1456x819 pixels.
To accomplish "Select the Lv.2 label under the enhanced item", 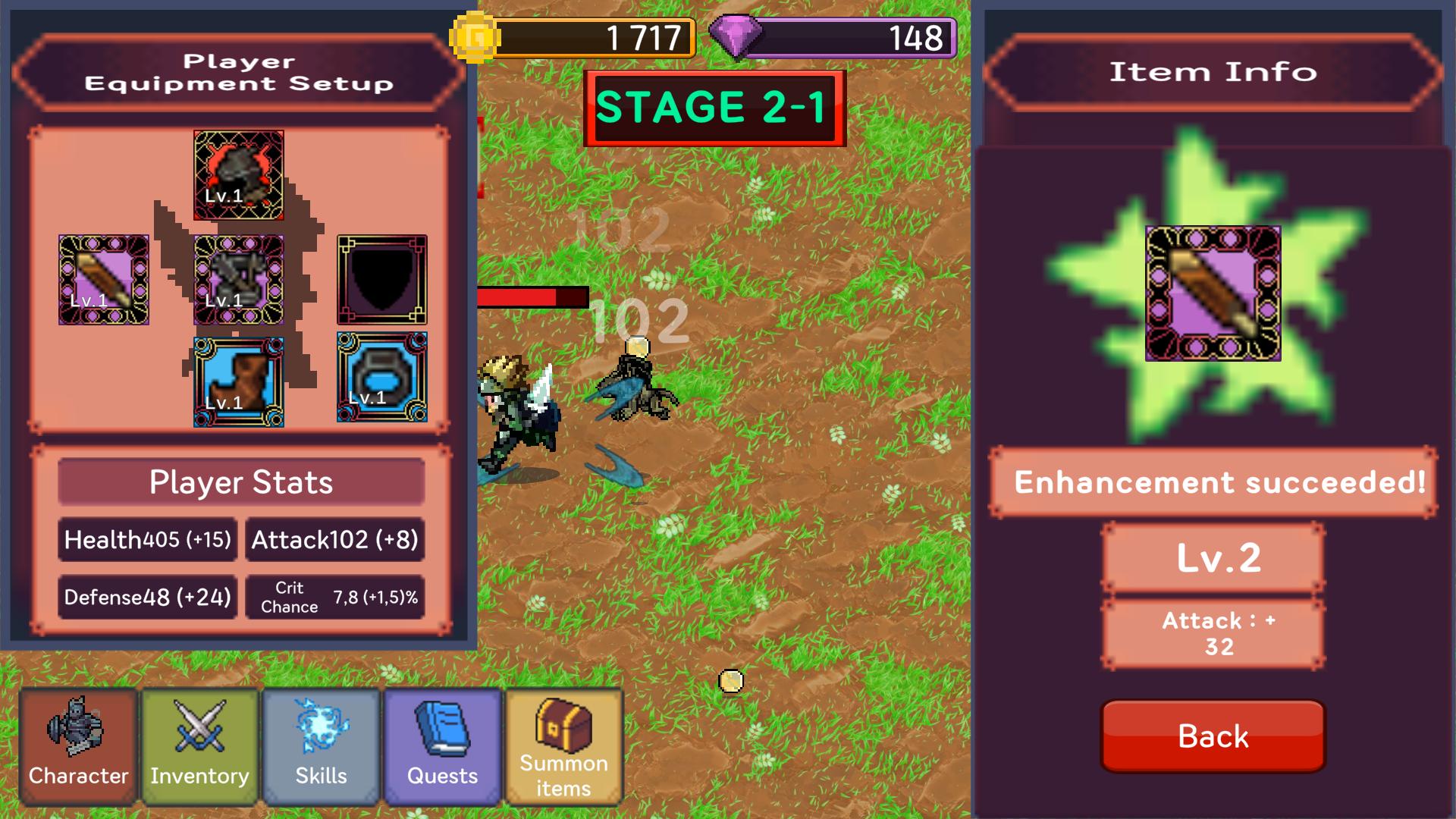I will 1213,559.
